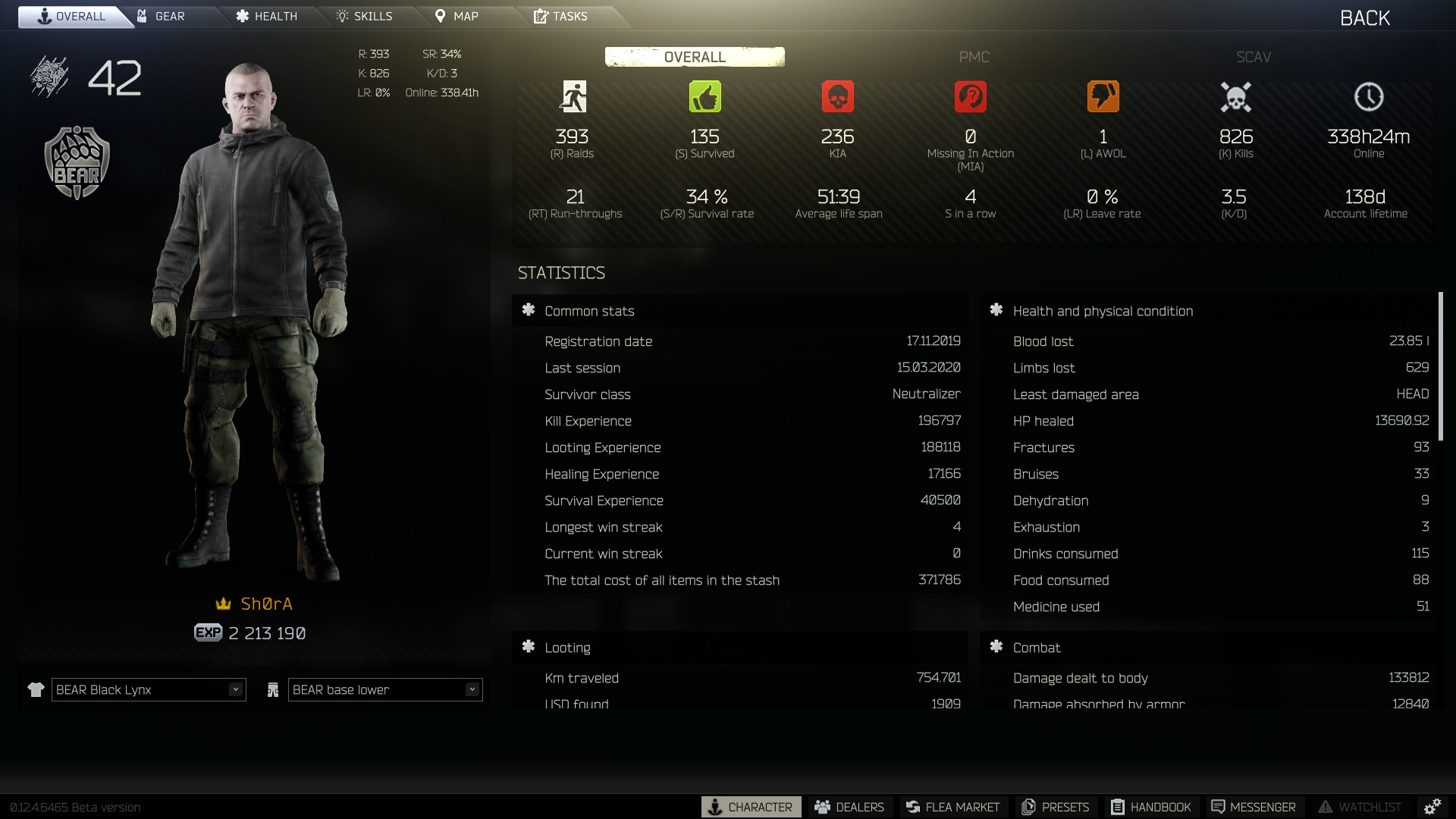Click the Kills skull-and-crossbones icon
Screen dimensions: 1456x819
(1236, 96)
